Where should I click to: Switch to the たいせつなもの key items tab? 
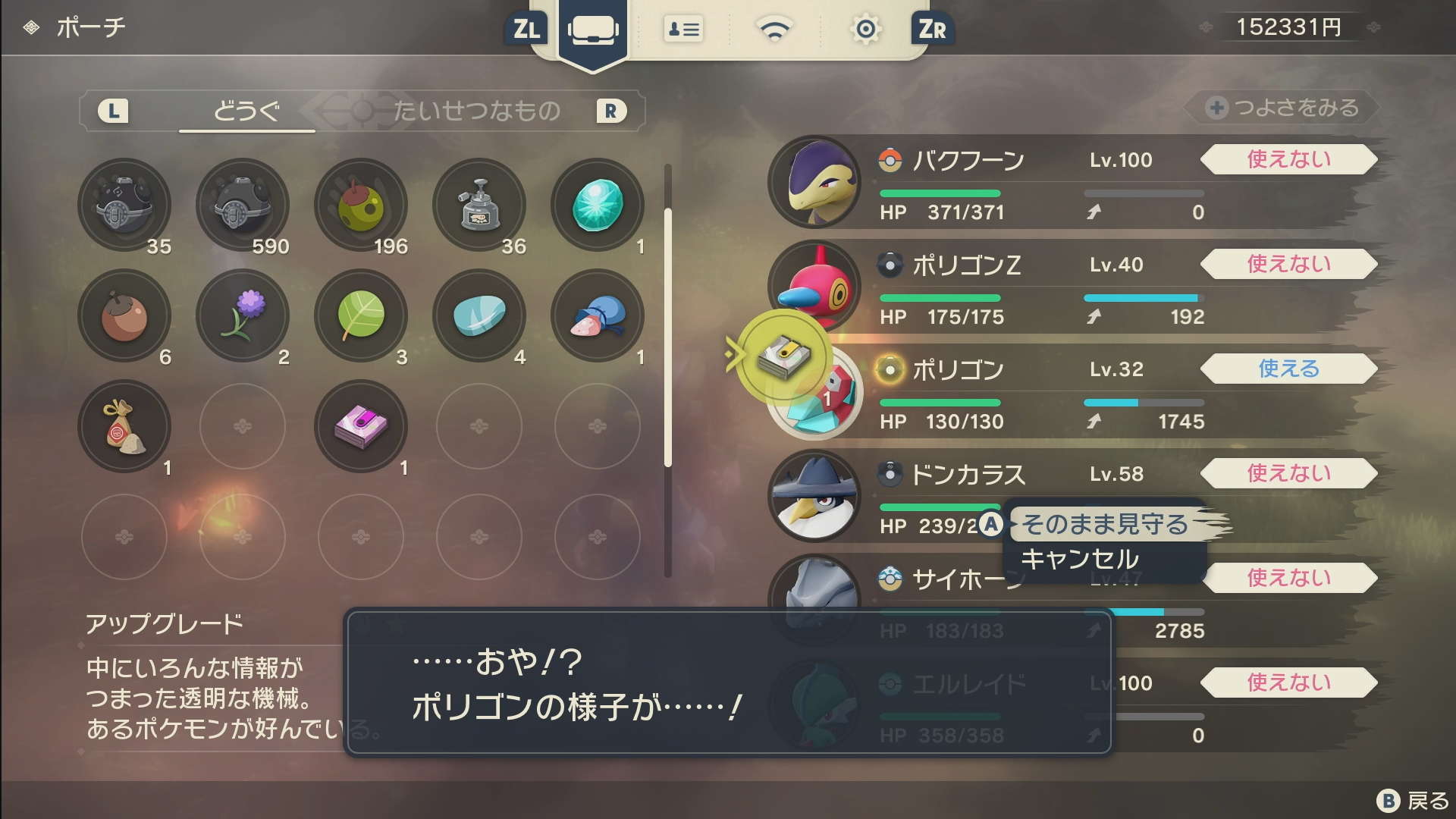pyautogui.click(x=476, y=111)
